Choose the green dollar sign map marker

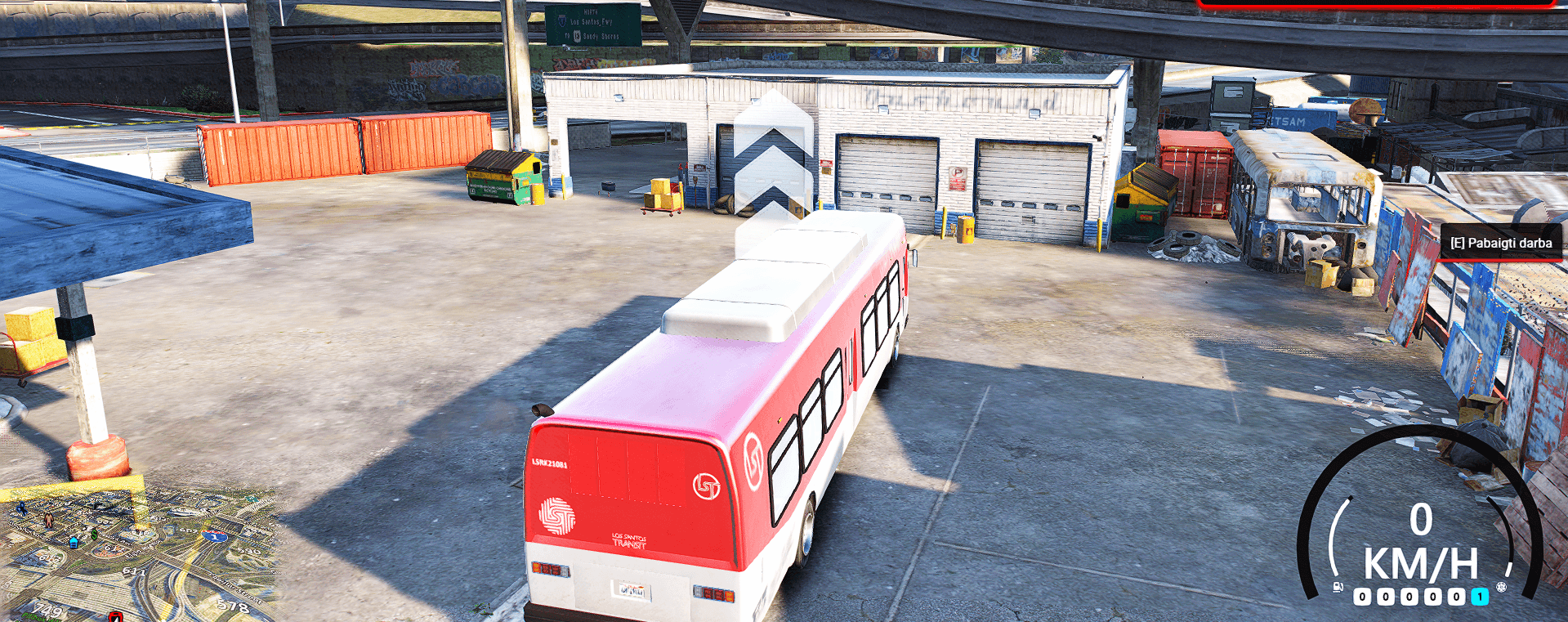94,535
